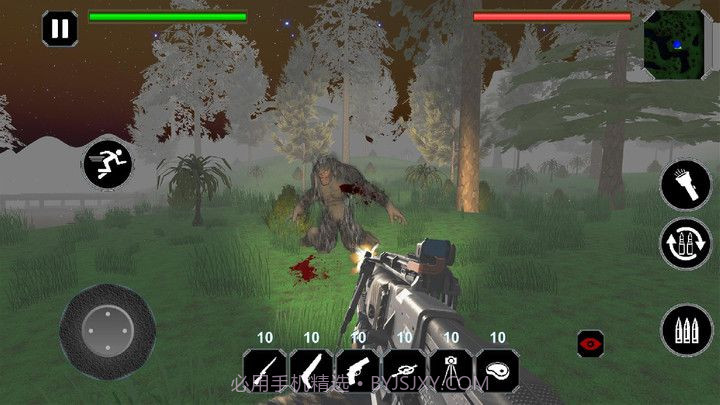The width and height of the screenshot is (720, 405).
Task: Turn on the flashlight
Action: point(685,185)
